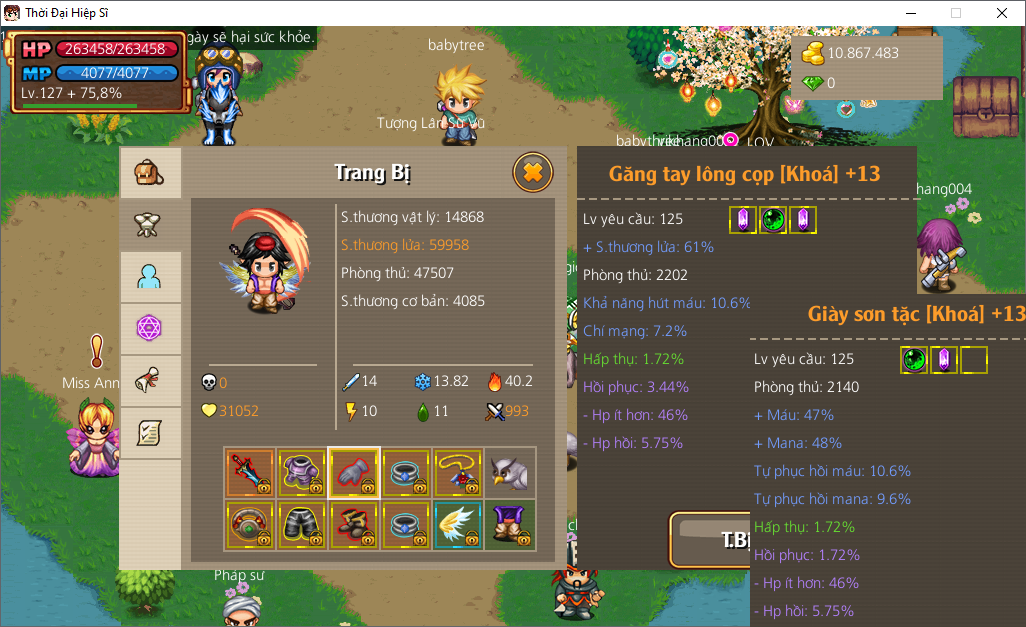The width and height of the screenshot is (1026, 627).
Task: Close the Trang Bị equipment panel
Action: (x=533, y=172)
